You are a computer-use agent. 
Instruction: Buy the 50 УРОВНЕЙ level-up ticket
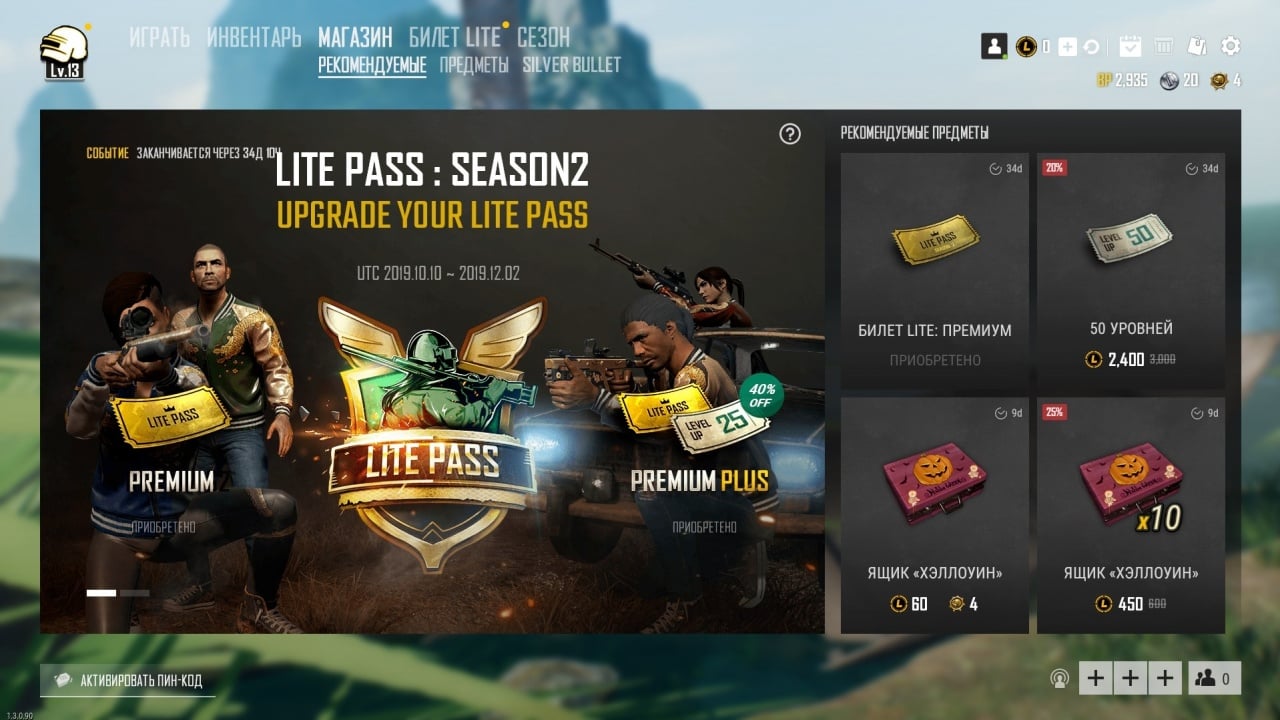point(1130,270)
